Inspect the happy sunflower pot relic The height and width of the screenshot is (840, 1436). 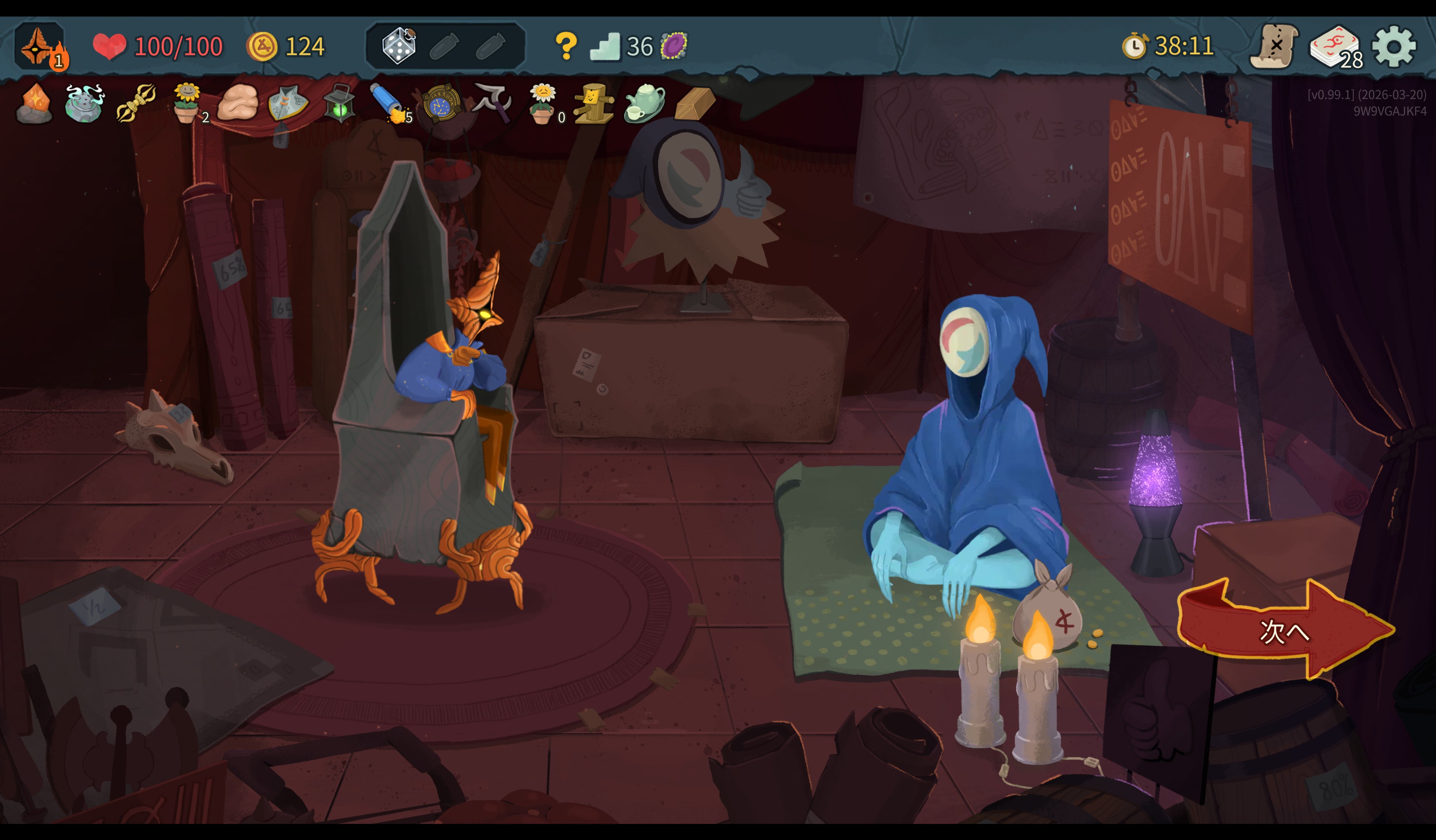coord(187,103)
